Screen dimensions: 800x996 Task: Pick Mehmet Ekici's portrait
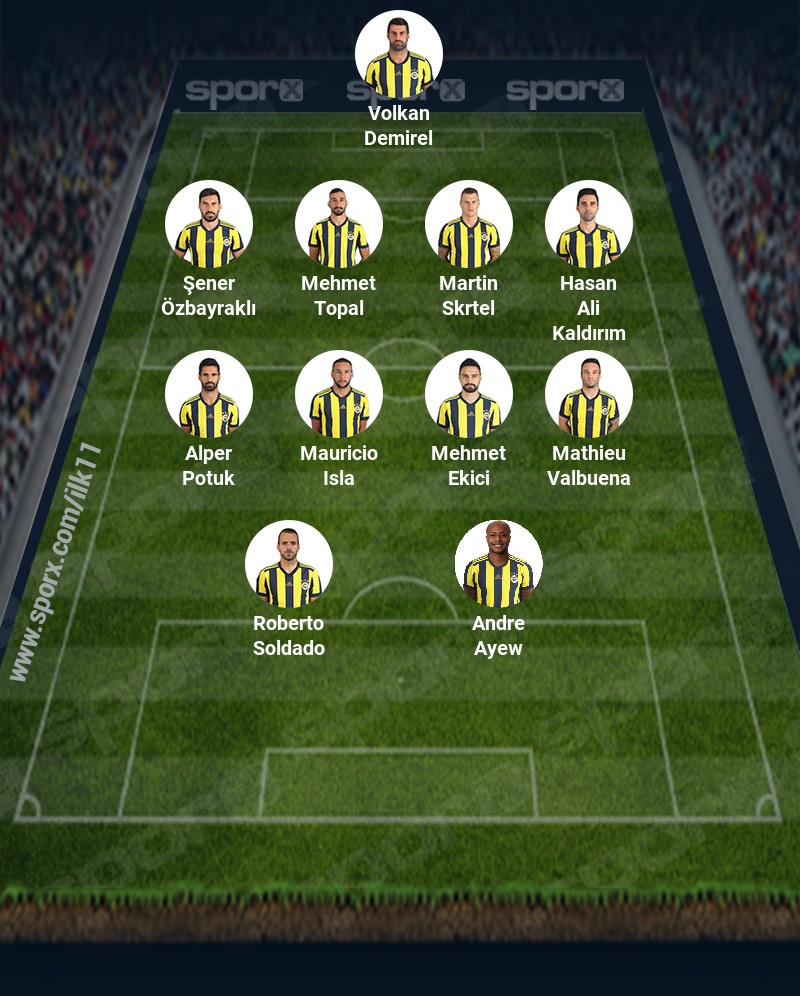pyautogui.click(x=469, y=395)
